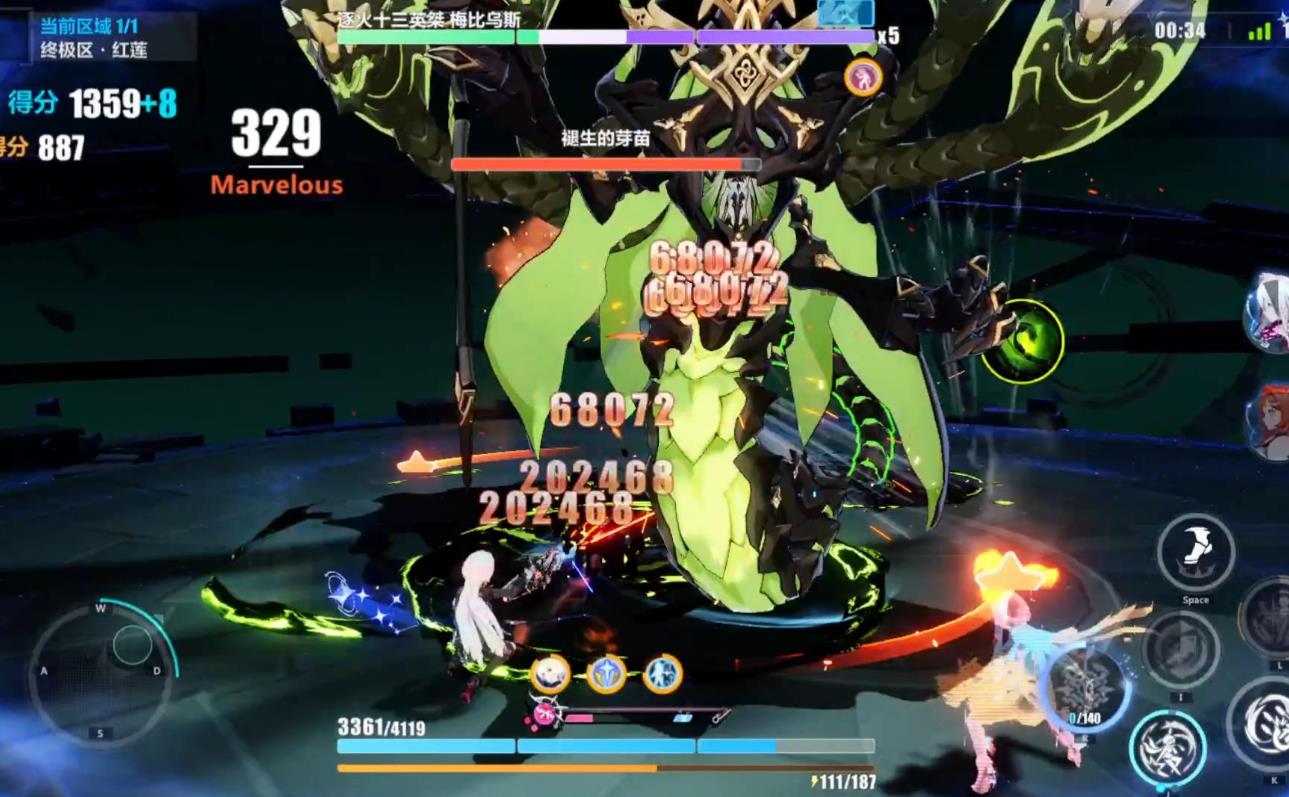Use the greyed-out weapon skill labeled I
Screen dimensions: 1289x797
(x=1180, y=649)
